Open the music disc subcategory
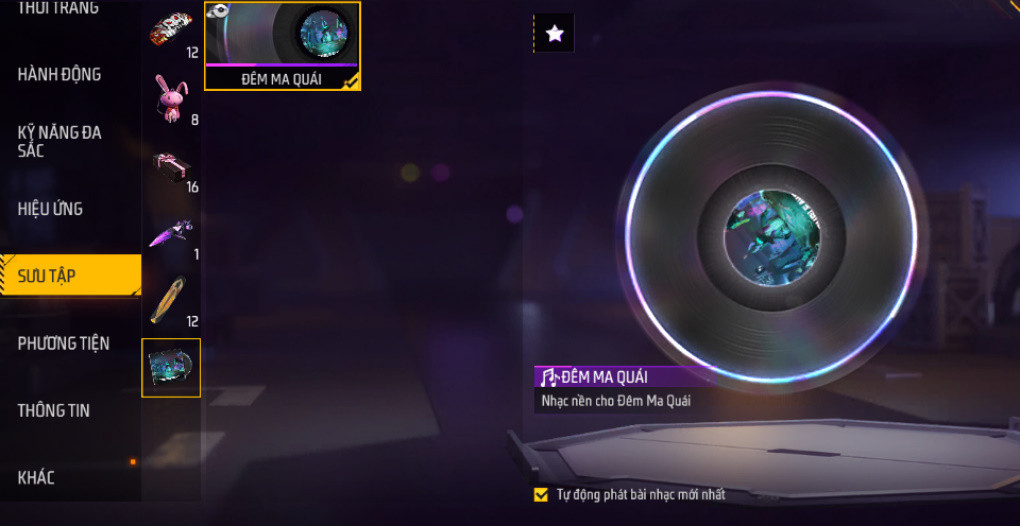Image resolution: width=1020 pixels, height=526 pixels. 171,368
